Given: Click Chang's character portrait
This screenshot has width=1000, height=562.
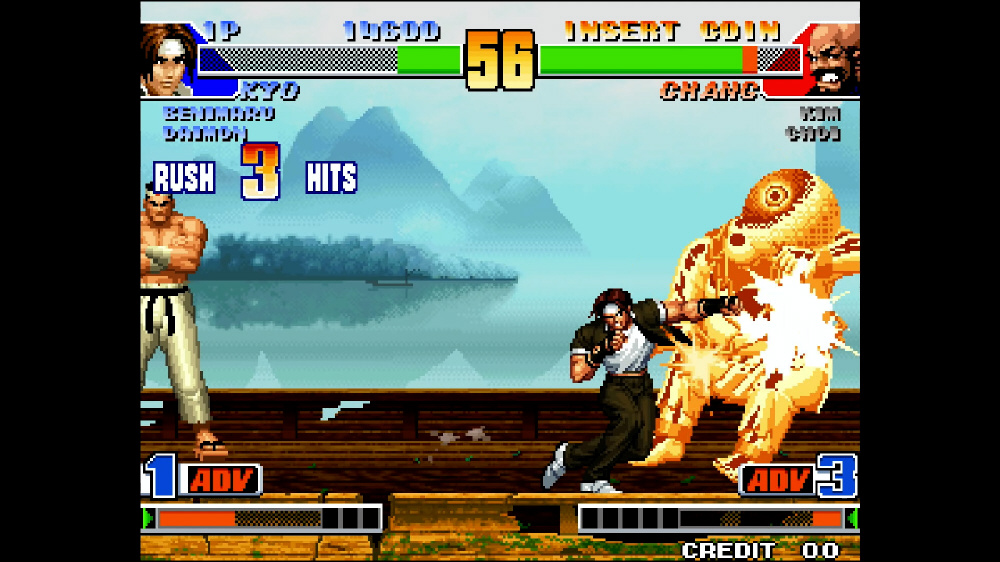Looking at the screenshot, I should coord(832,60).
